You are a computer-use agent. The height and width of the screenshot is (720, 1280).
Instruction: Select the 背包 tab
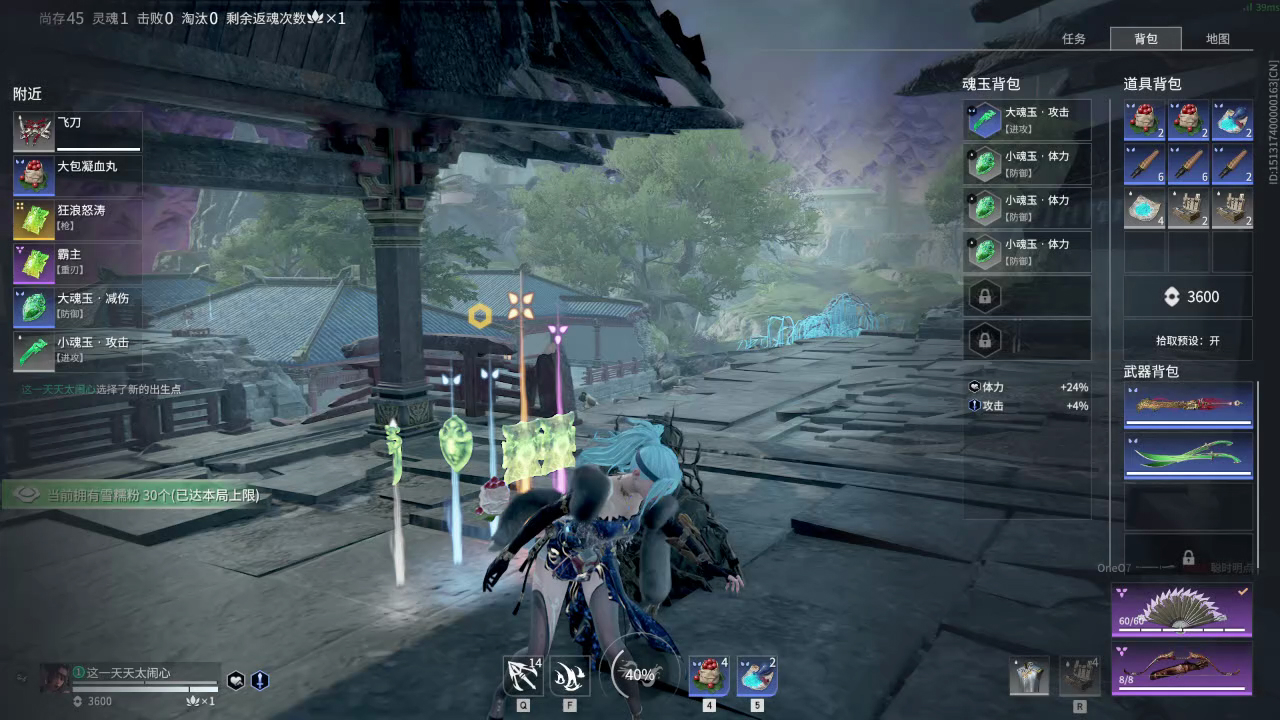pos(1146,39)
